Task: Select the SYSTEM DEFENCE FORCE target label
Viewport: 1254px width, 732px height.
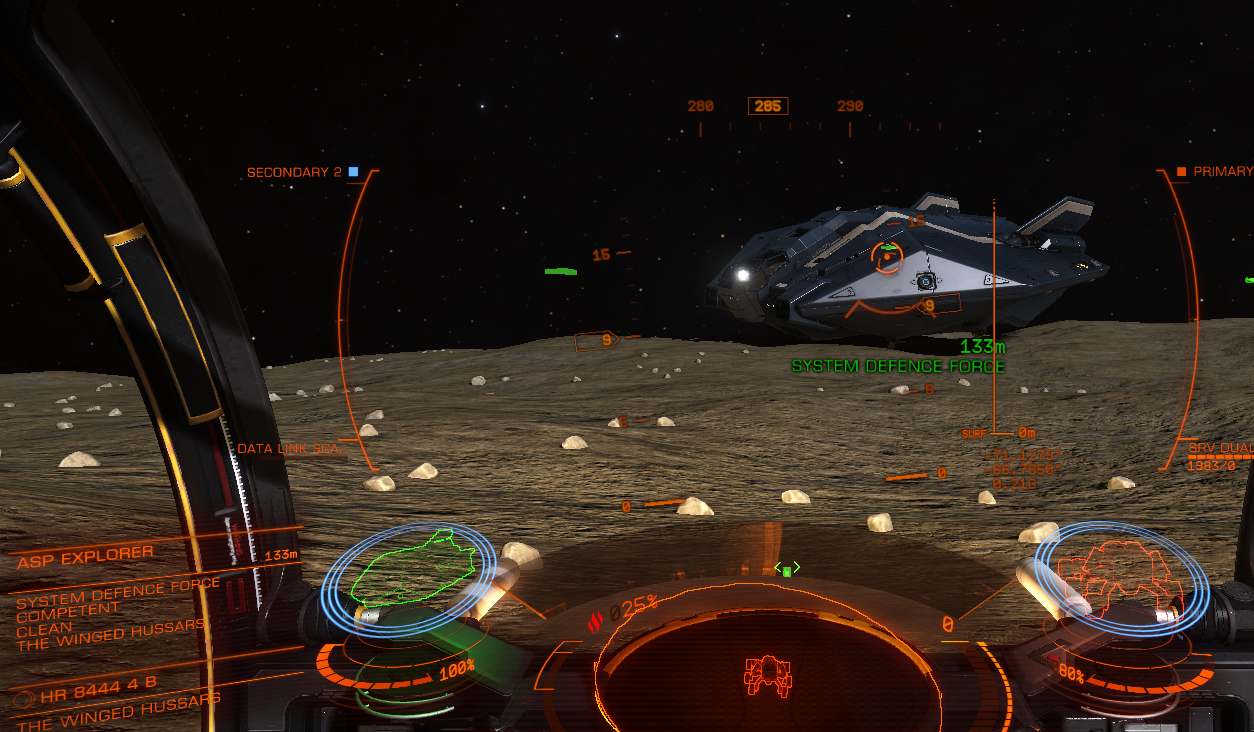Action: [x=897, y=366]
